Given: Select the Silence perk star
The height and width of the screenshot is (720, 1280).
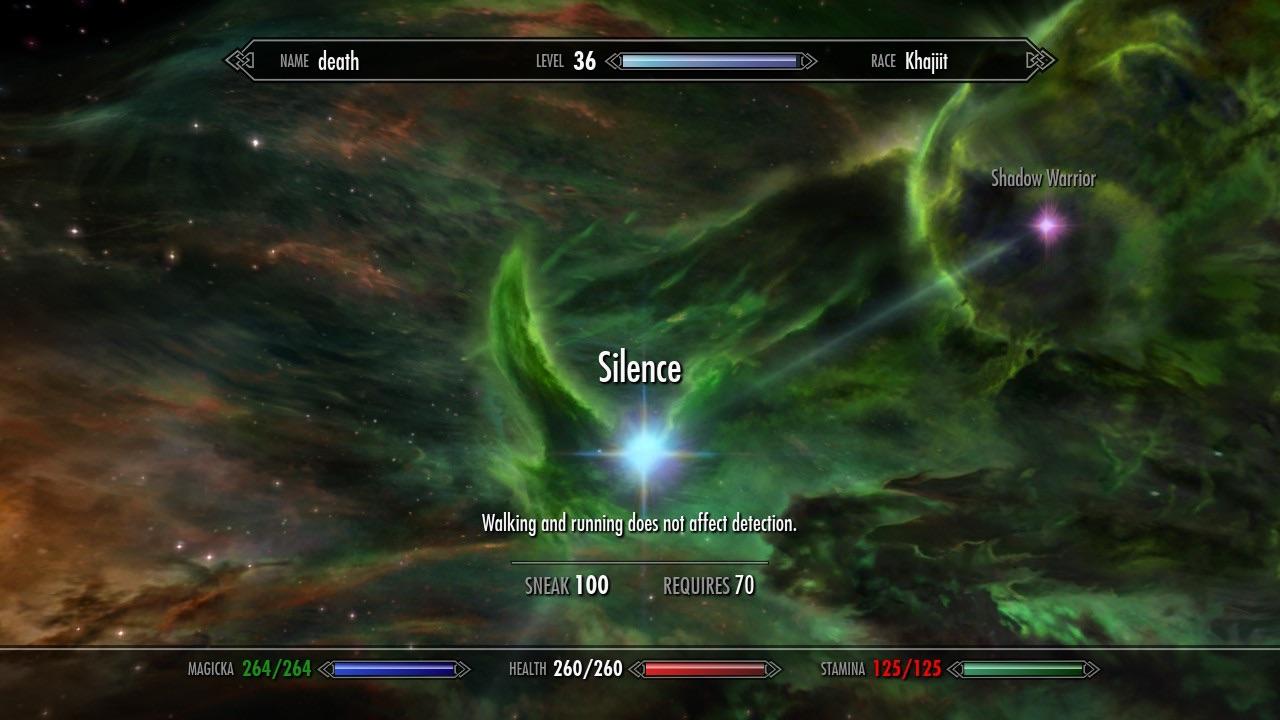Looking at the screenshot, I should (x=643, y=450).
